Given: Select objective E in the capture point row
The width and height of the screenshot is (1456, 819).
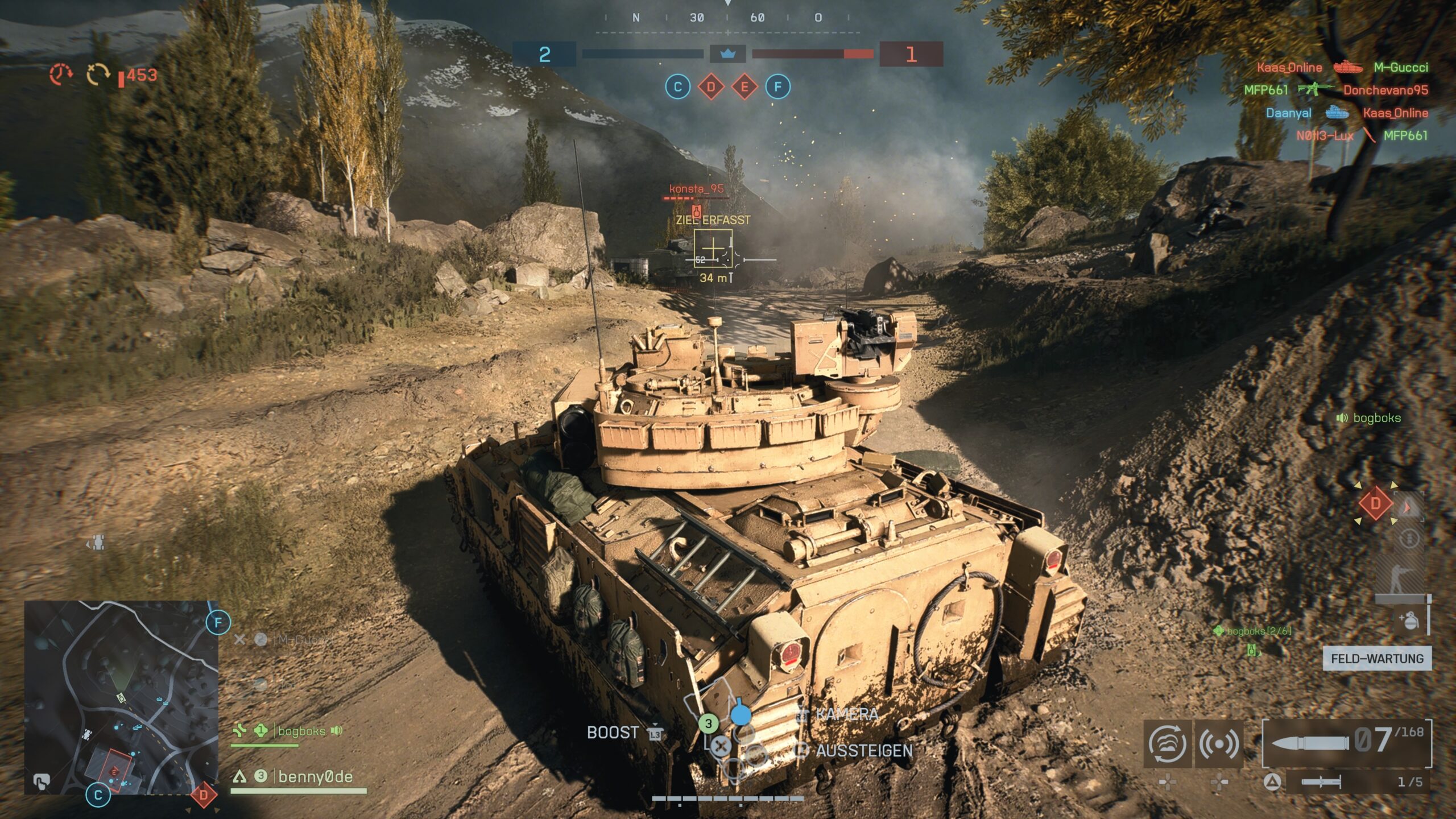Looking at the screenshot, I should [744, 87].
